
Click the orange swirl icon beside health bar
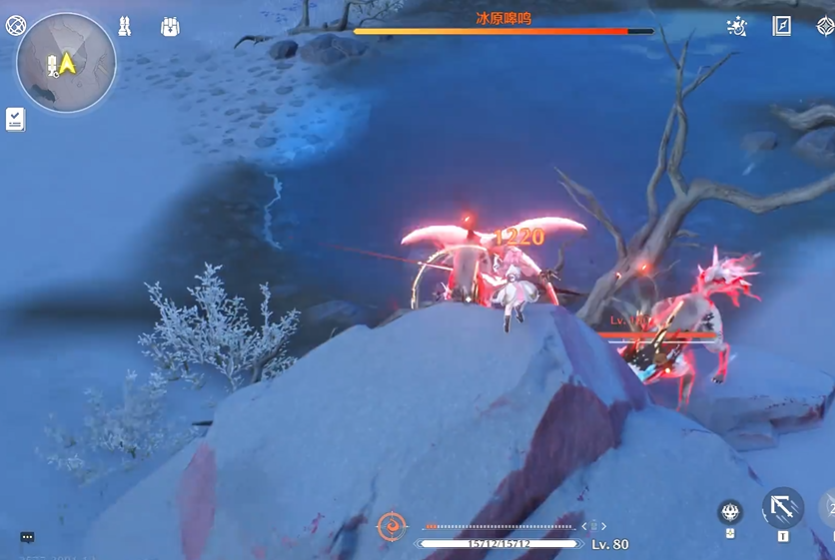[x=391, y=526]
